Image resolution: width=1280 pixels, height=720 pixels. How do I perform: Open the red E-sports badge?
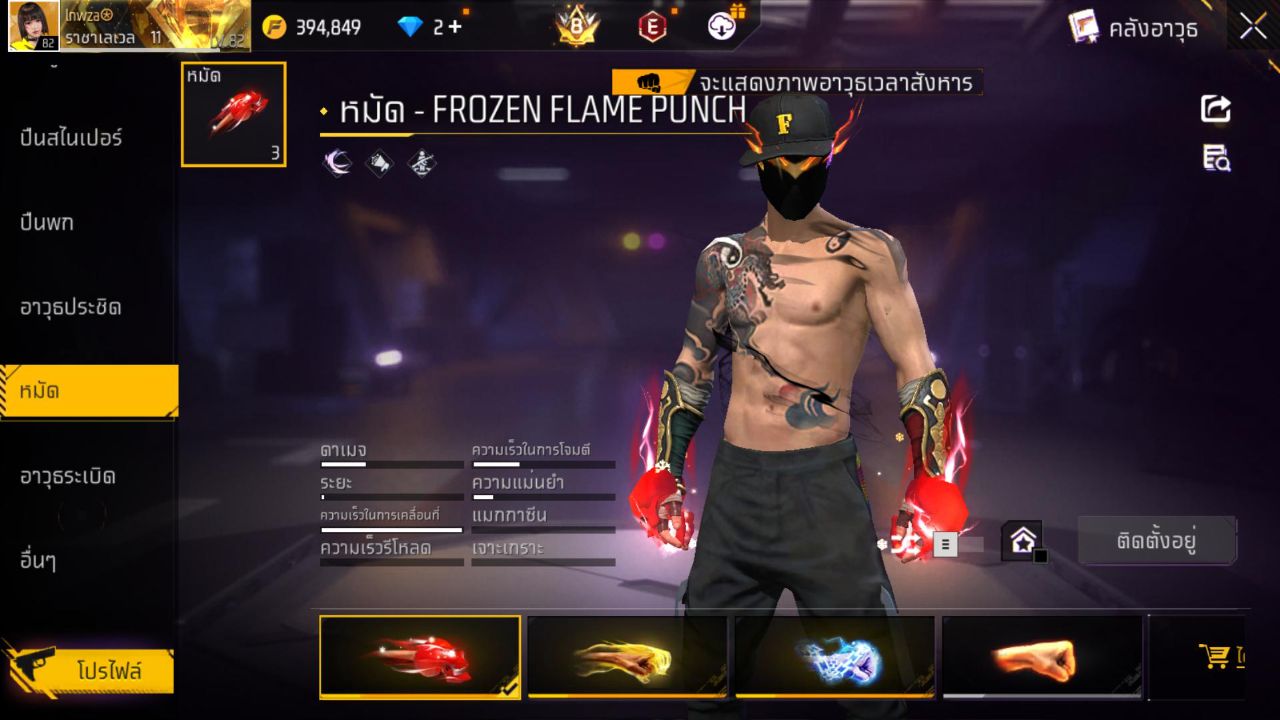[x=652, y=27]
